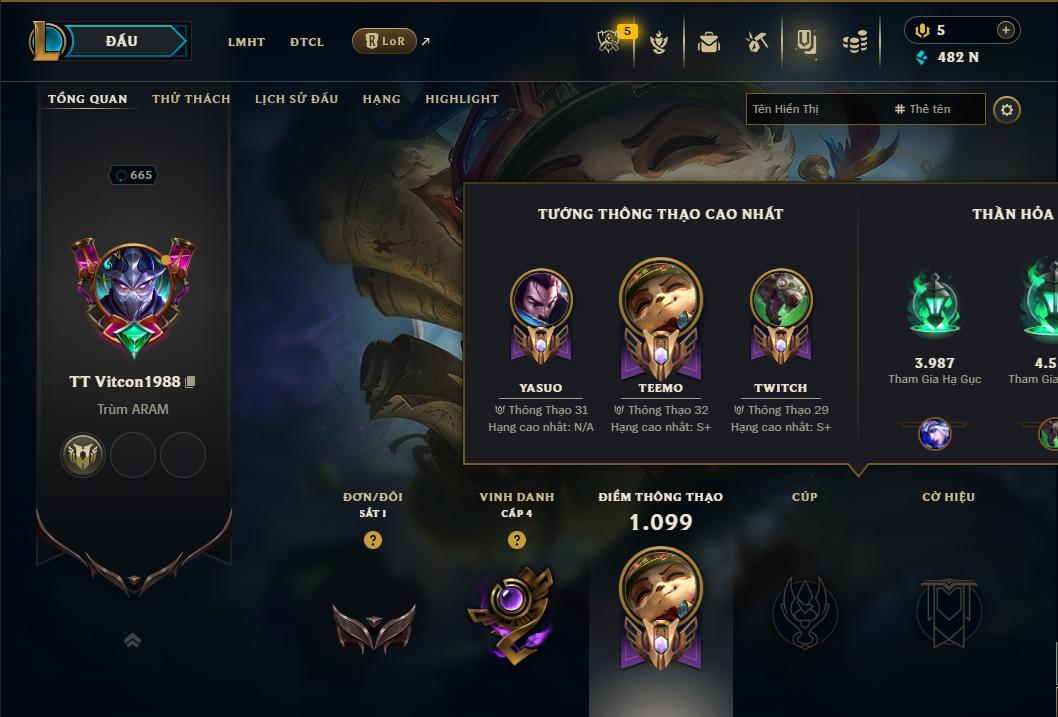Open the profile settings gear

pyautogui.click(x=1007, y=109)
